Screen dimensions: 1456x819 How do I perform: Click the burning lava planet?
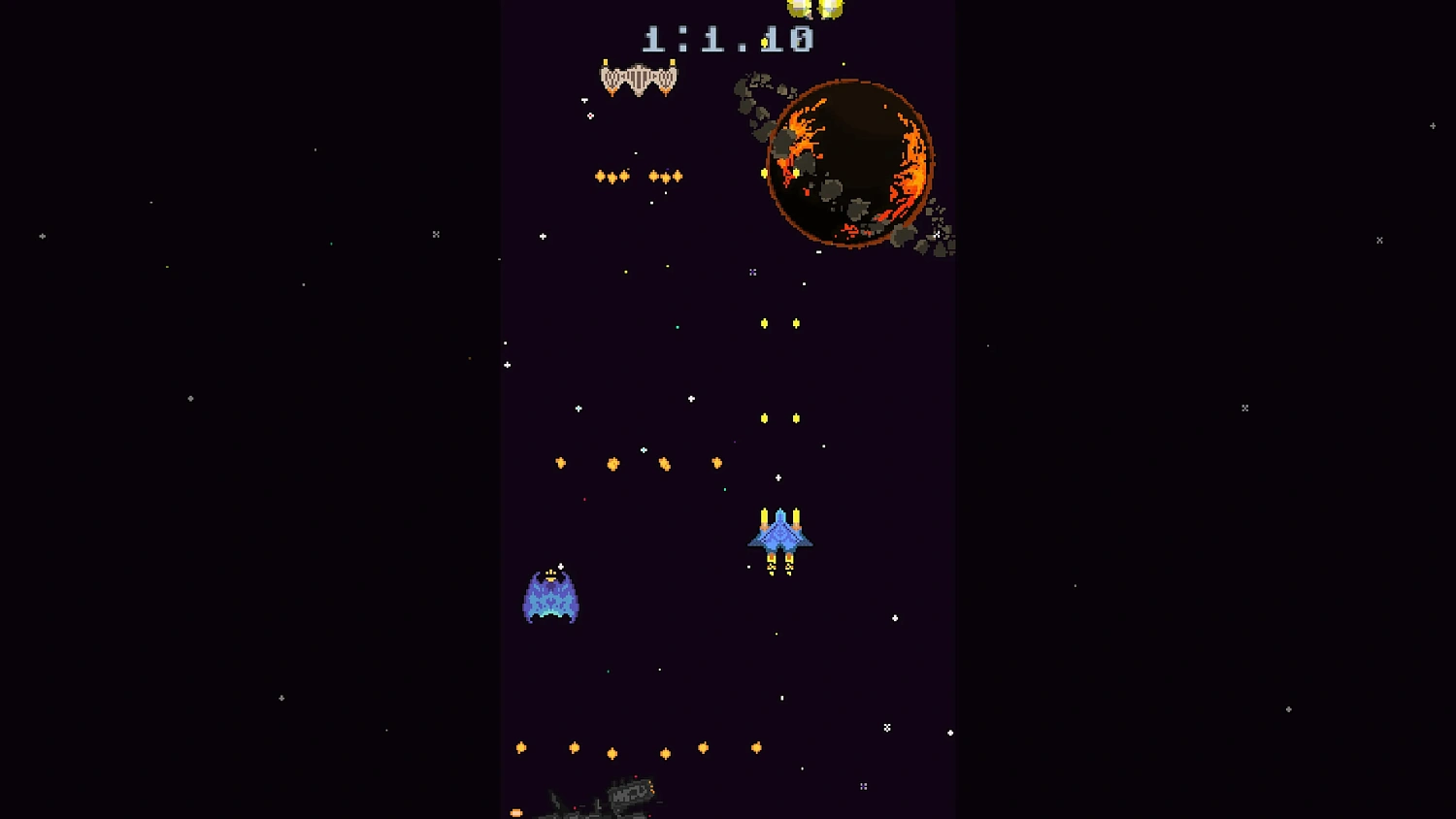851,160
